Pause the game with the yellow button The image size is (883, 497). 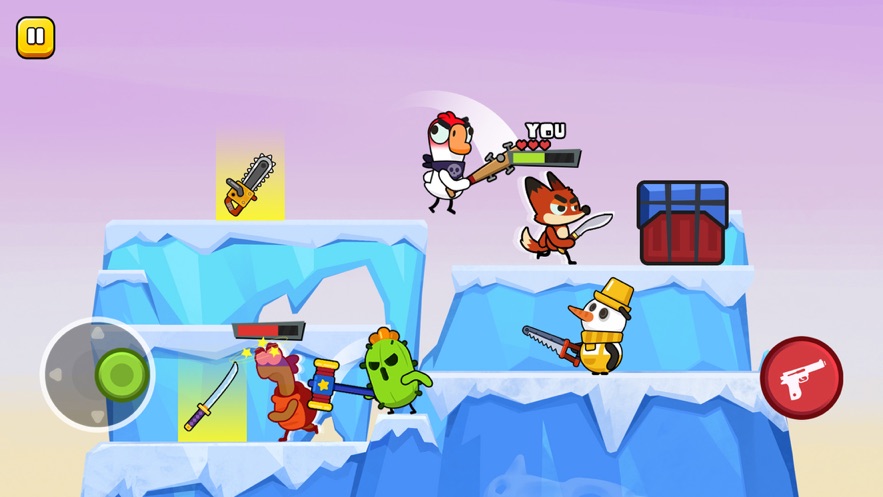tap(36, 38)
